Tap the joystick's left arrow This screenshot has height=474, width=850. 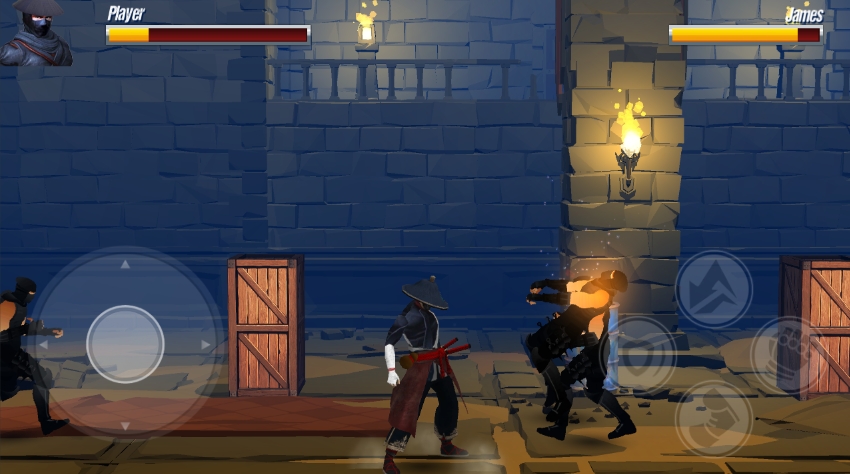(42, 345)
